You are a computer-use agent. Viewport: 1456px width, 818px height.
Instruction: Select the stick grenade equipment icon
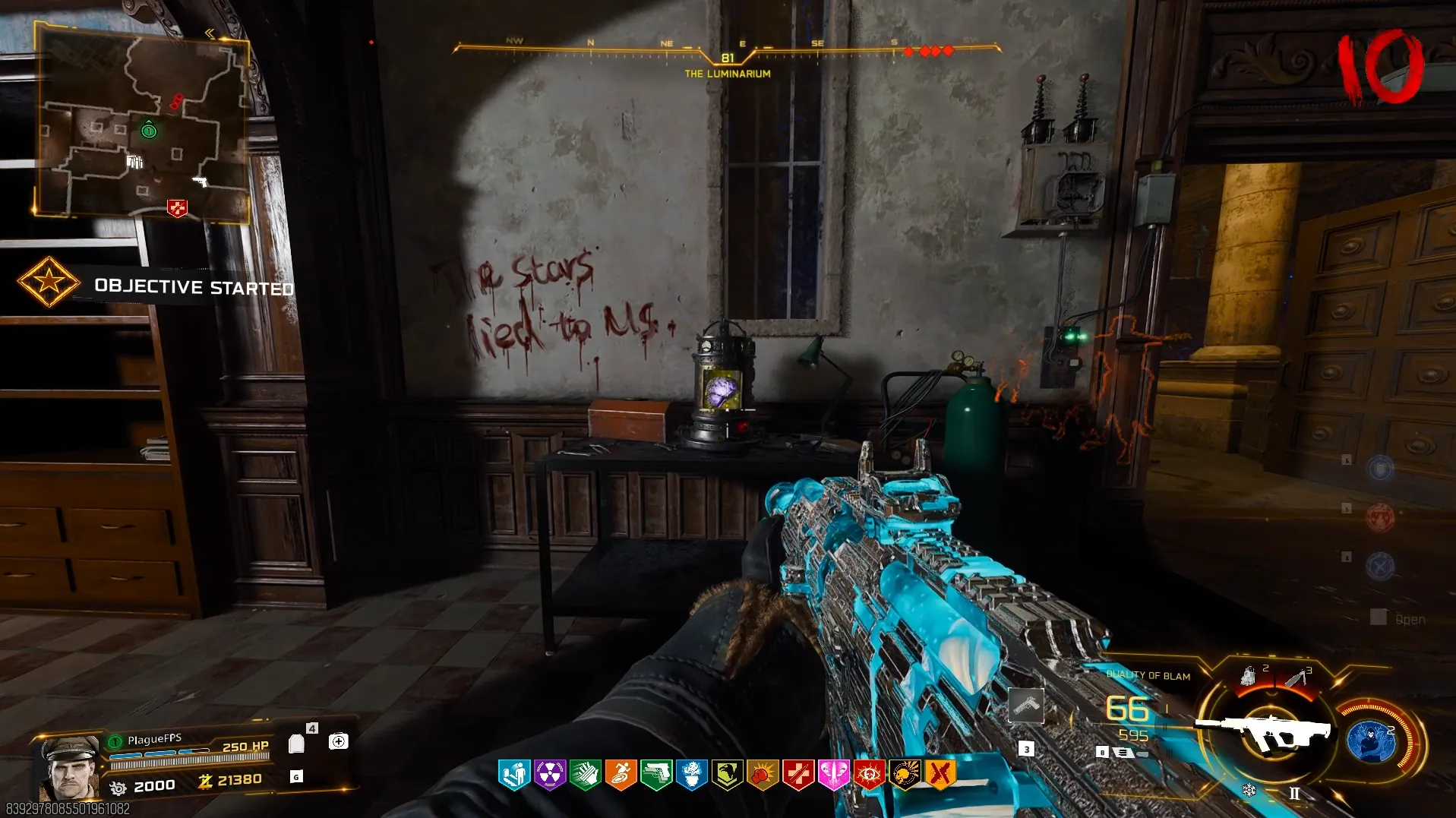[x=1296, y=677]
